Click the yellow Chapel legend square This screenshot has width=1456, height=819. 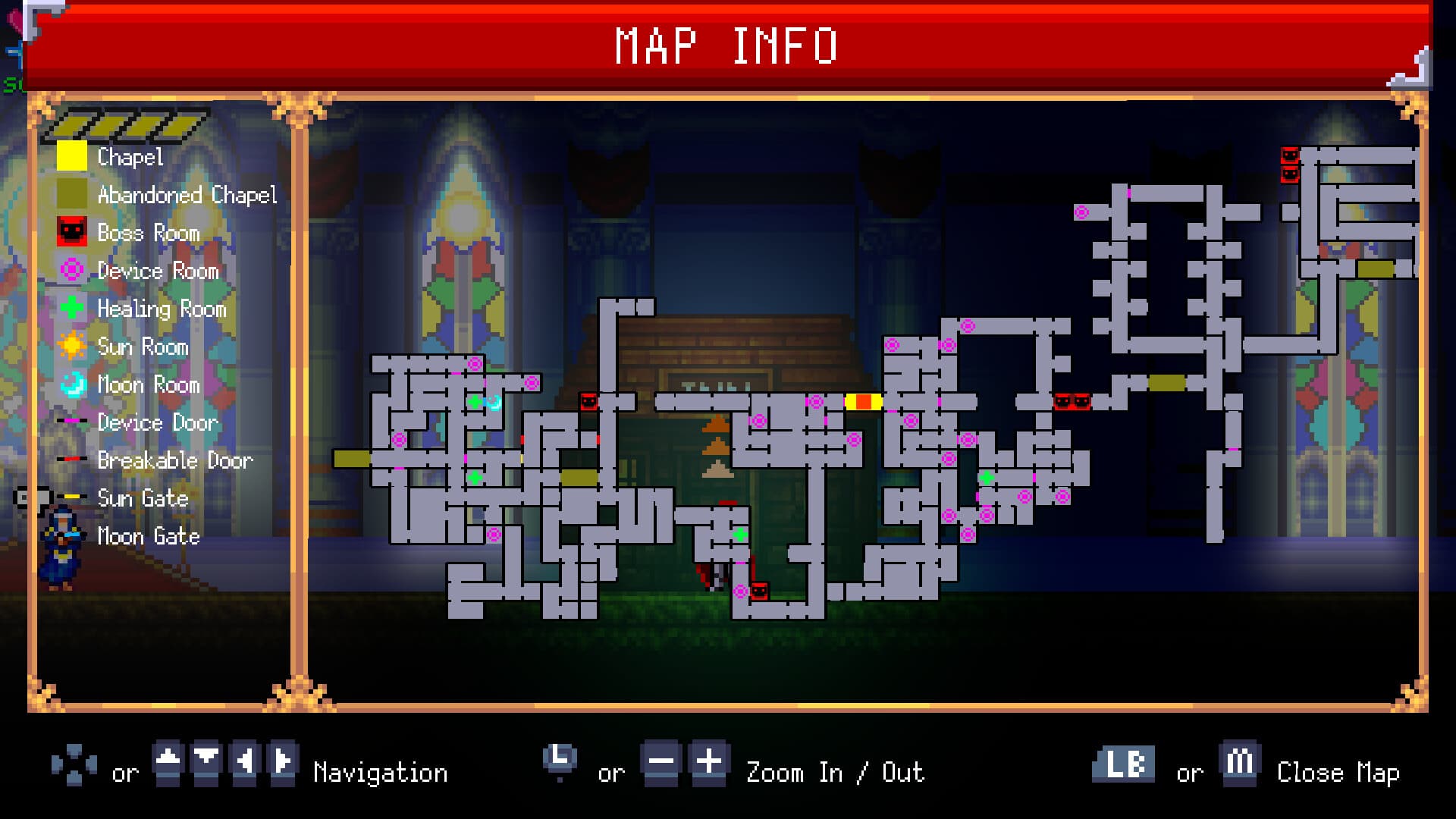(72, 157)
